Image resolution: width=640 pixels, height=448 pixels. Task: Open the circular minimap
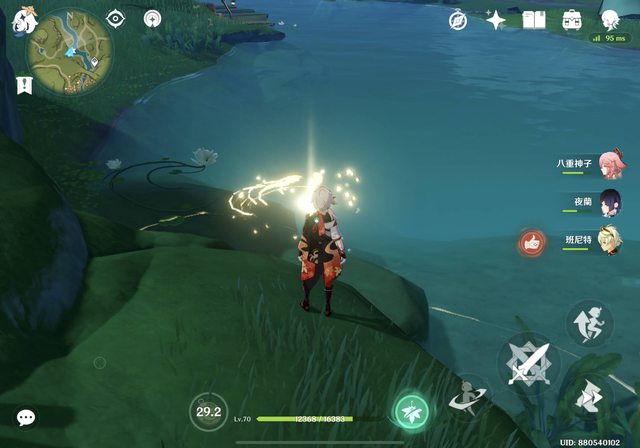pos(69,45)
